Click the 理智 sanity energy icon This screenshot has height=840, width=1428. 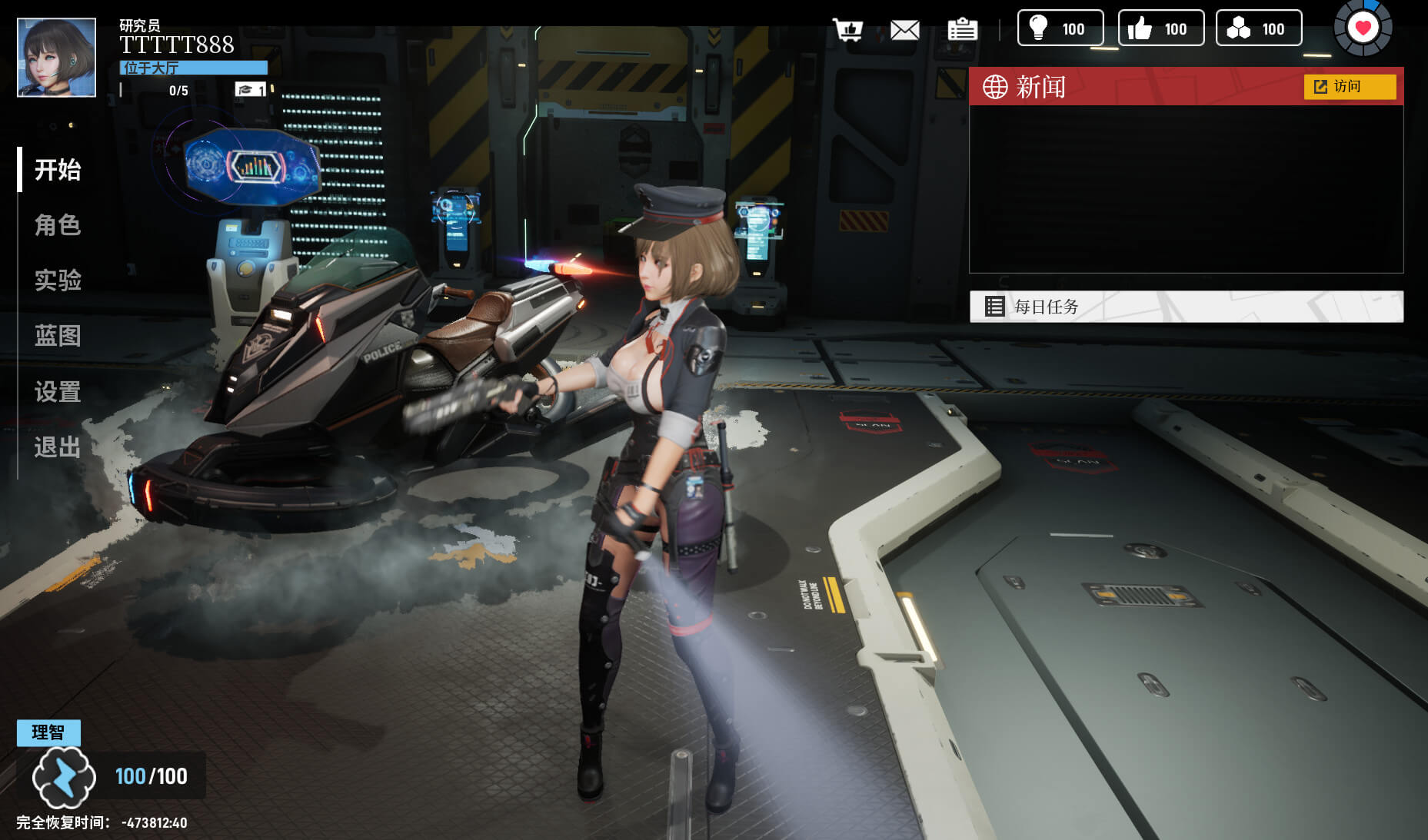[64, 776]
